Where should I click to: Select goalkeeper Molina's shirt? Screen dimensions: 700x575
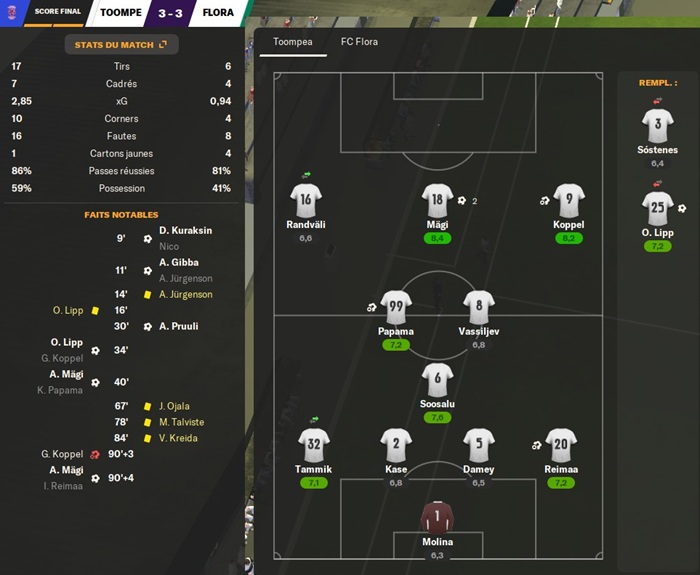click(x=437, y=517)
